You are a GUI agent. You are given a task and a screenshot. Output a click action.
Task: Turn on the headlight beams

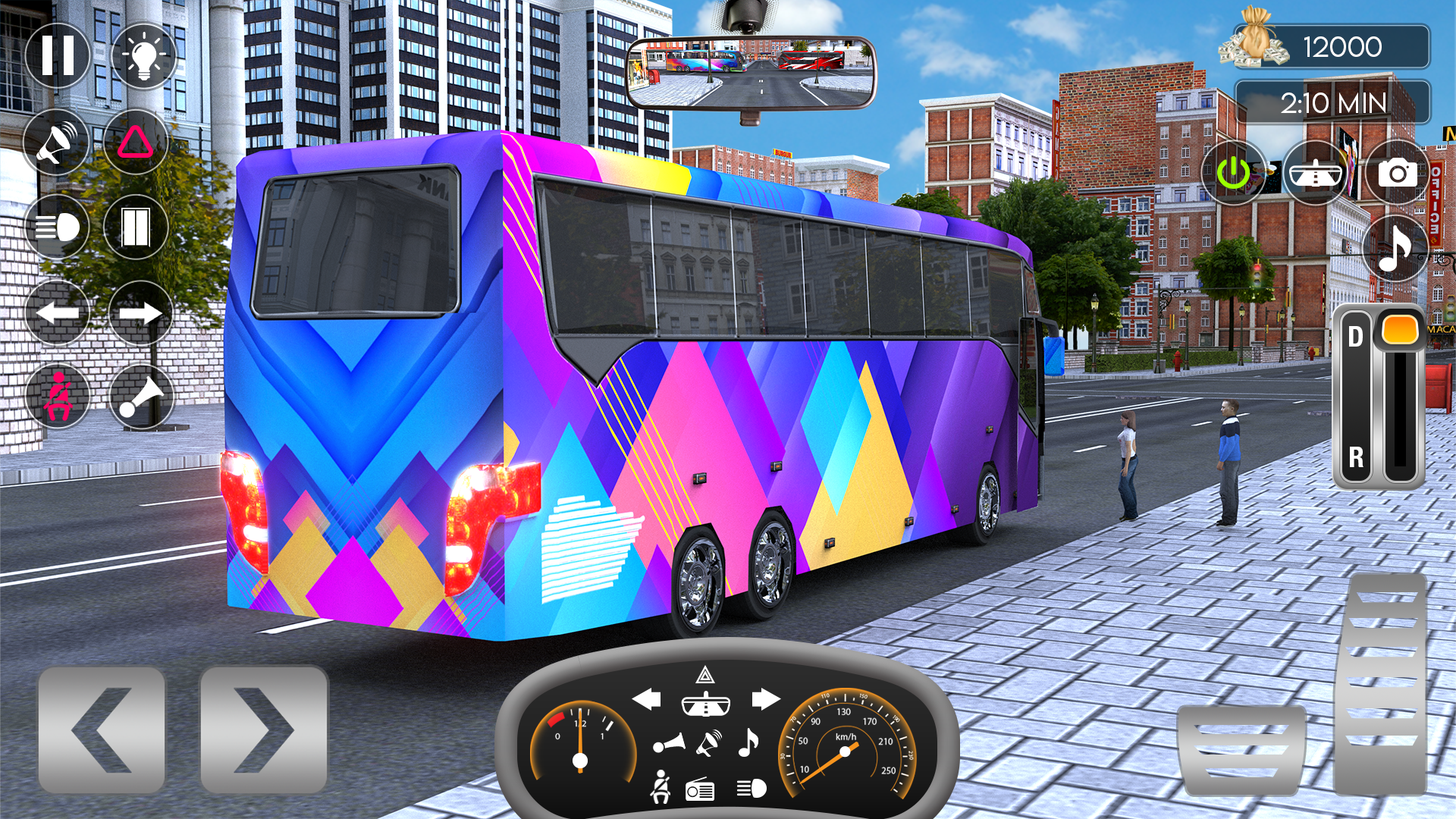point(57,226)
